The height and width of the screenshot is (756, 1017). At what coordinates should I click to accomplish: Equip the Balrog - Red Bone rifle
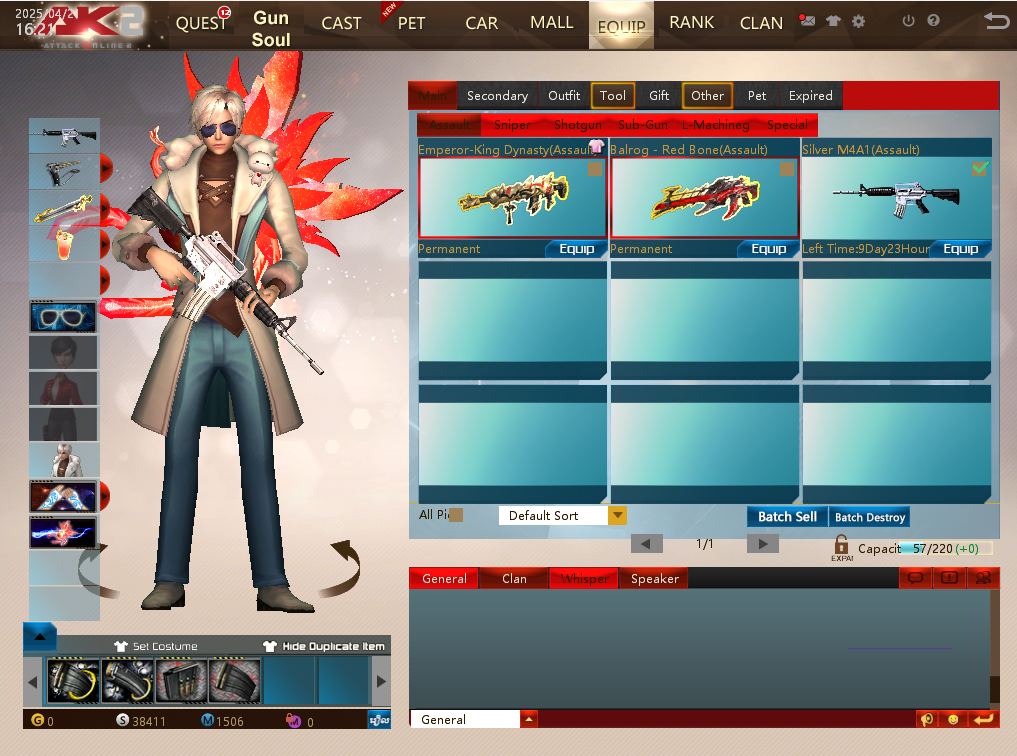(x=768, y=249)
